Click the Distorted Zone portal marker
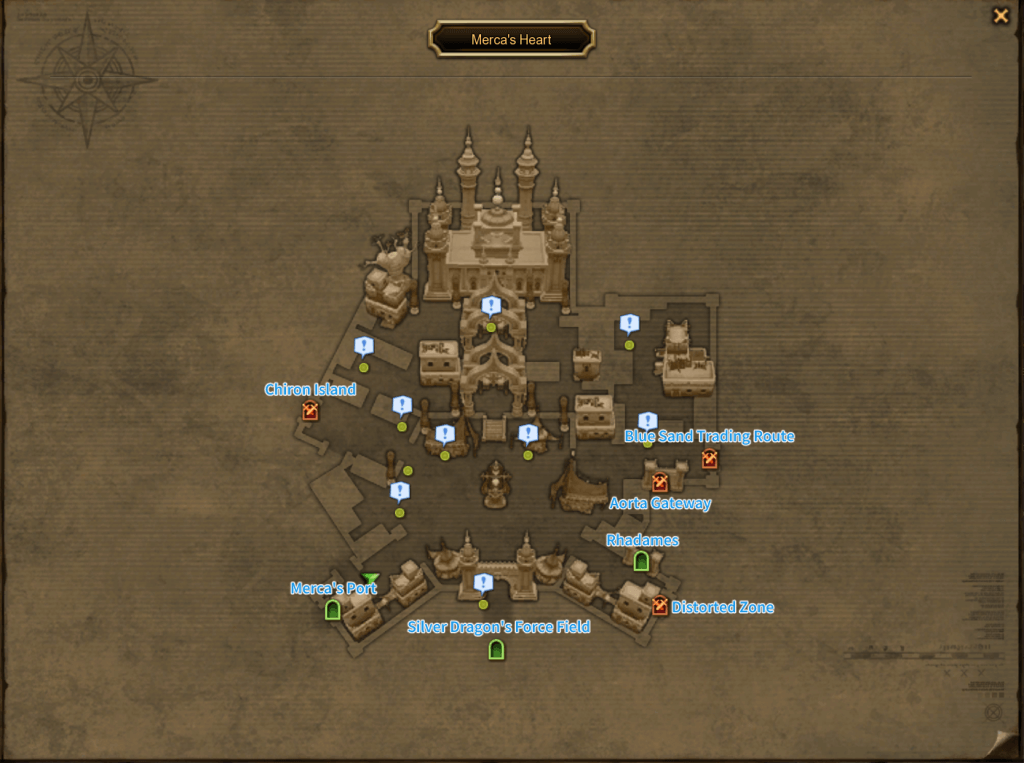This screenshot has width=1024, height=763. (x=660, y=606)
